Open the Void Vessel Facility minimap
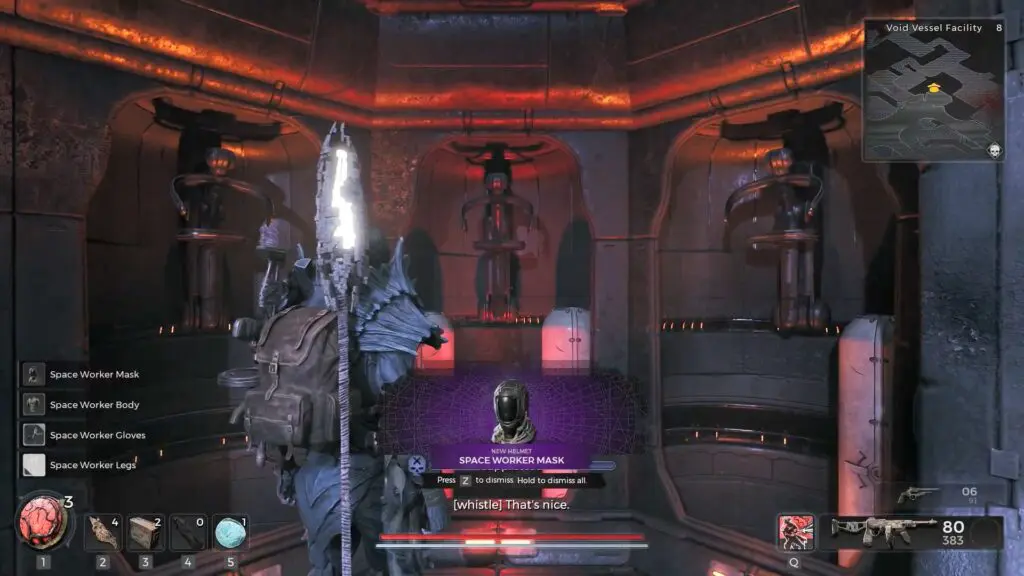This screenshot has width=1024, height=576. 932,90
